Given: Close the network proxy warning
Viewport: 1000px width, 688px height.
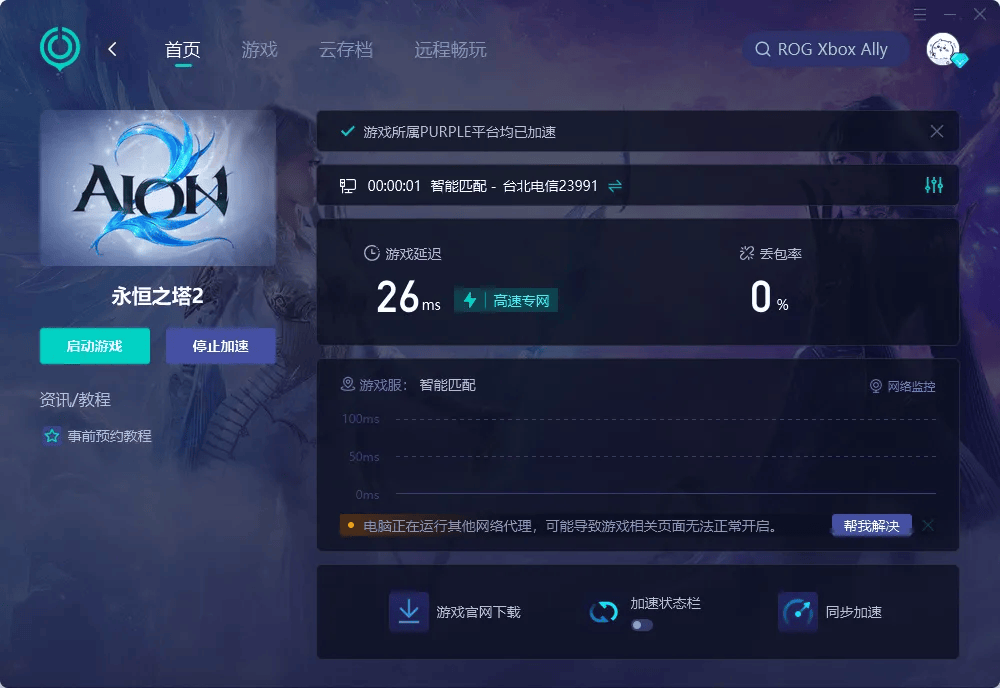Looking at the screenshot, I should [928, 525].
